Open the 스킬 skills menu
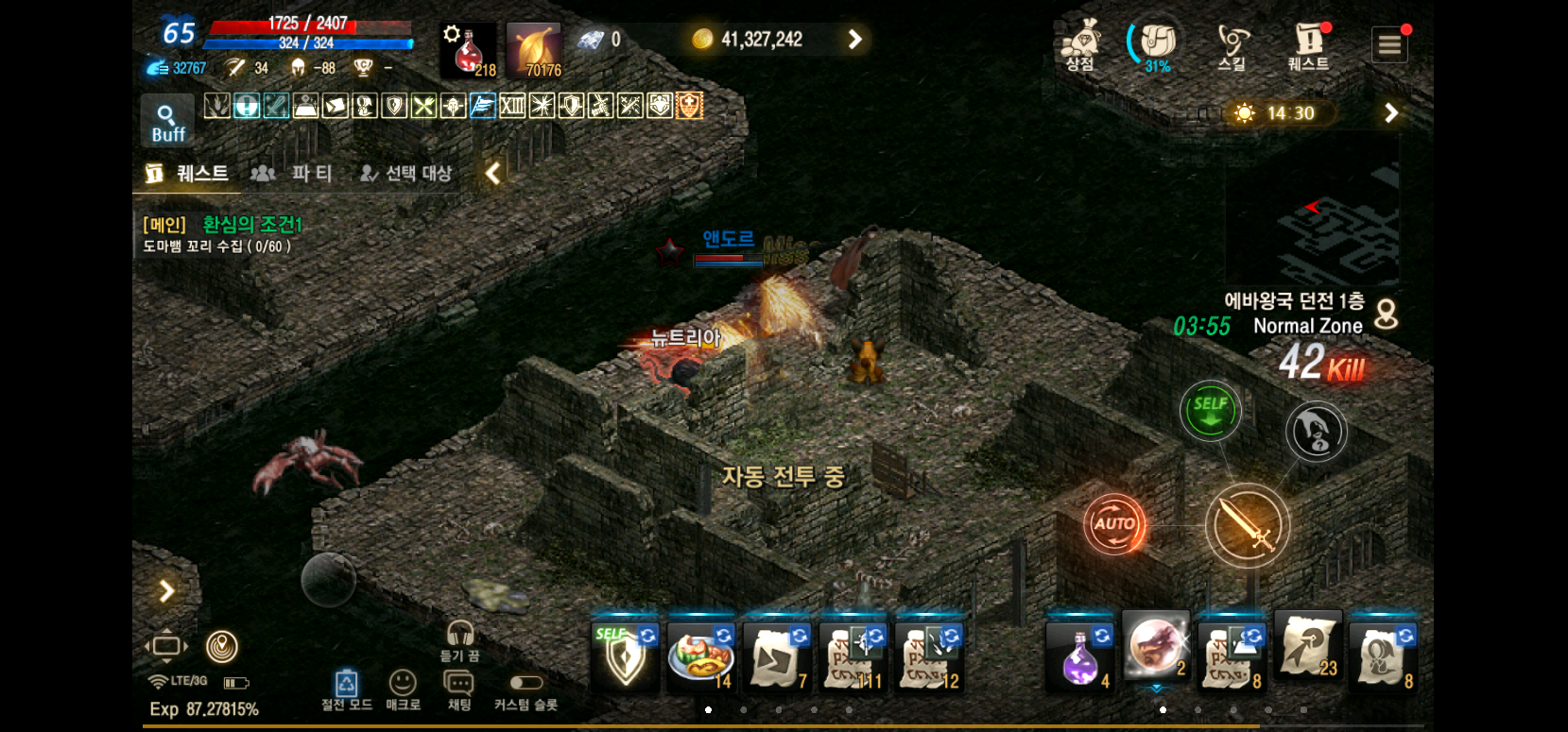The width and height of the screenshot is (1568, 732). coord(1232,45)
